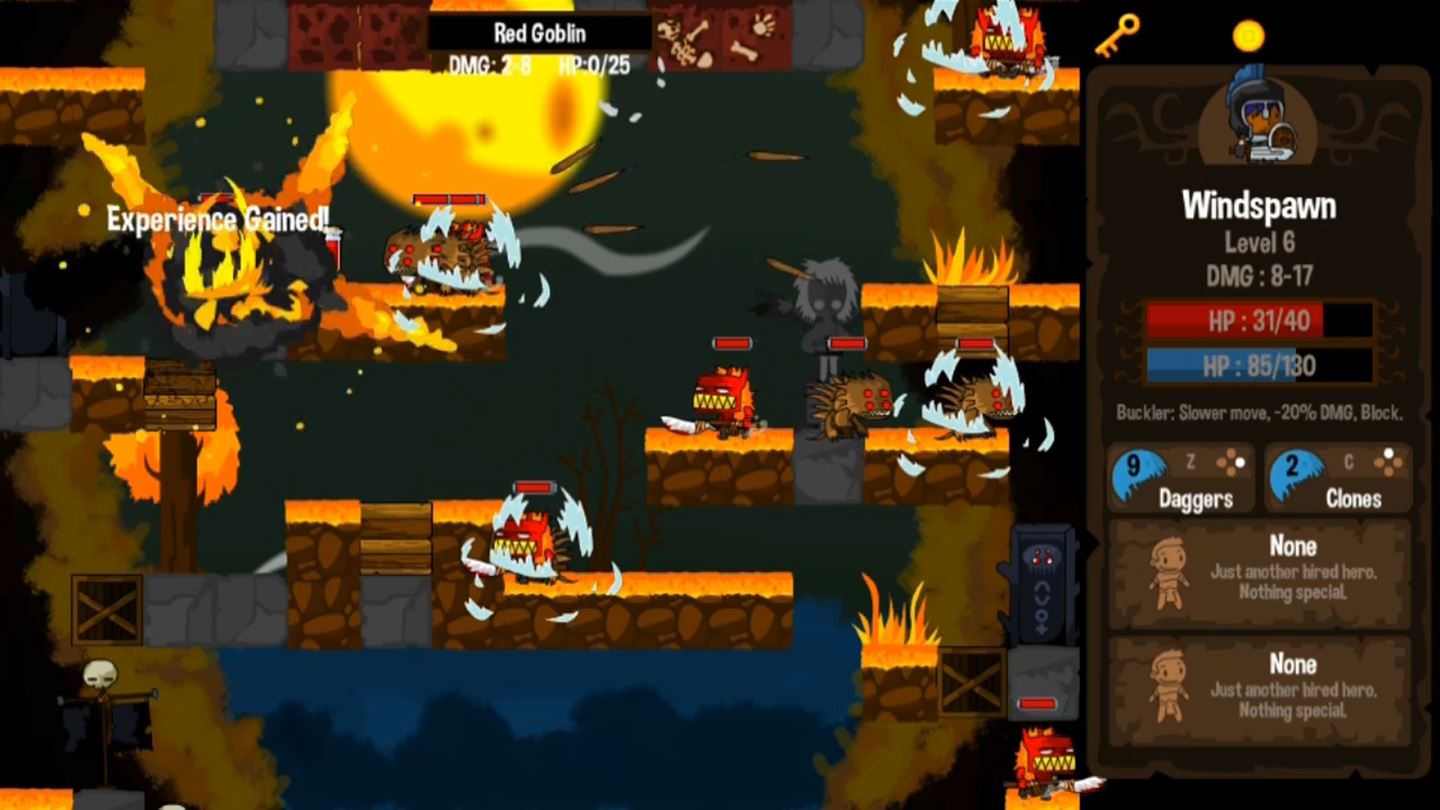This screenshot has height=810, width=1440.
Task: Click the d-pad dot indicator beside Clones
Action: pyautogui.click(x=1388, y=460)
